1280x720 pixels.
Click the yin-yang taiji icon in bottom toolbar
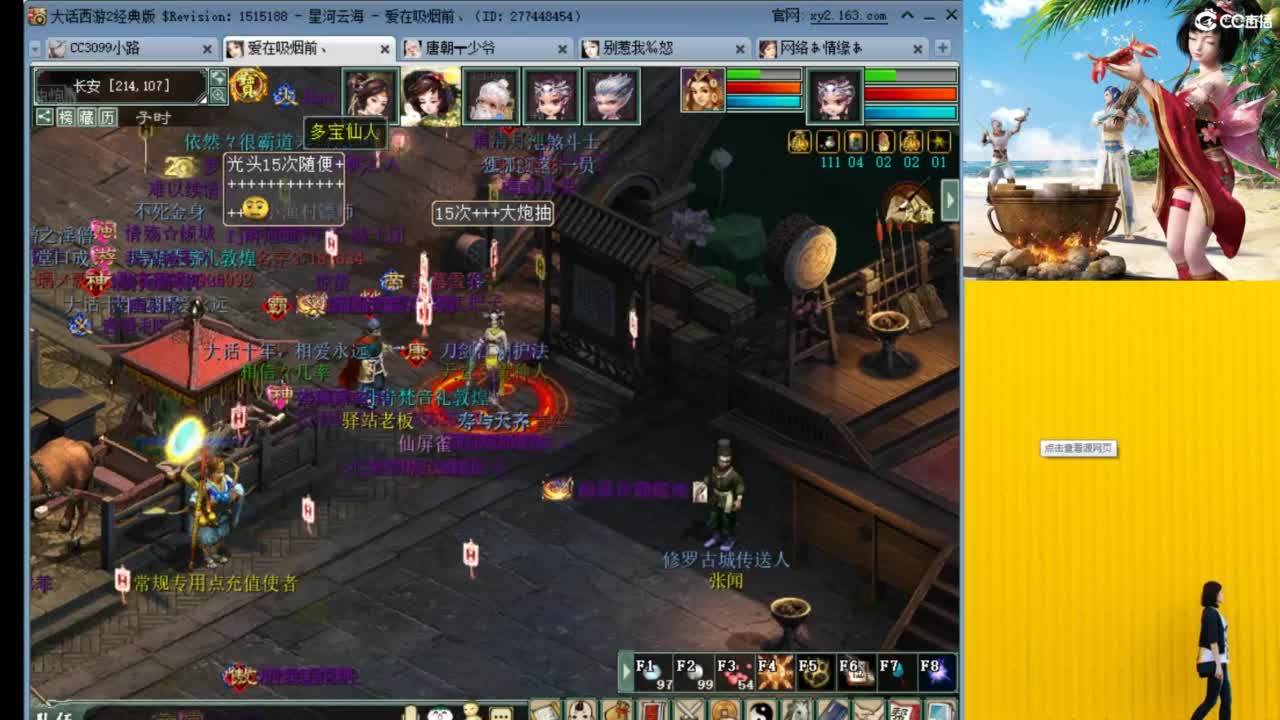[761, 710]
